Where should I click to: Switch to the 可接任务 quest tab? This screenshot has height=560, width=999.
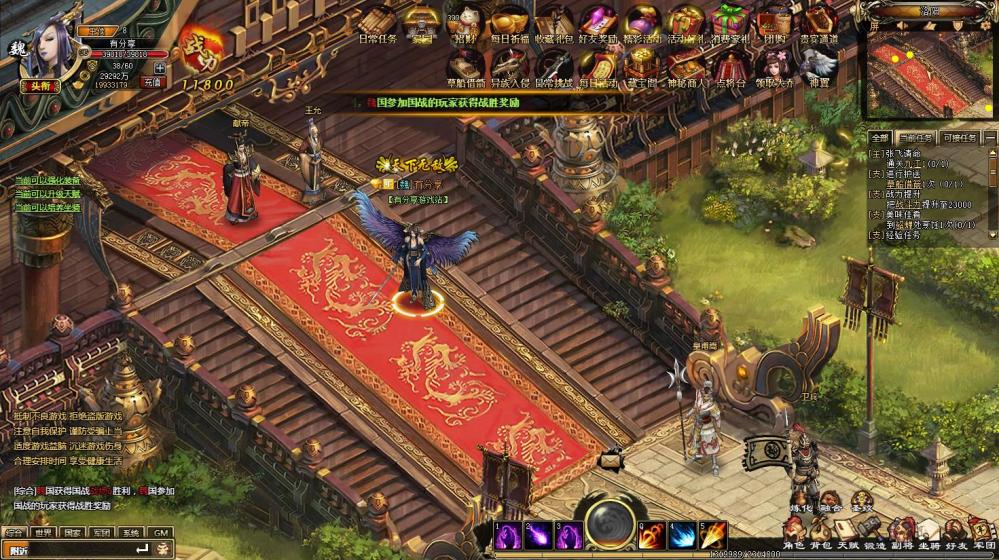(x=958, y=138)
